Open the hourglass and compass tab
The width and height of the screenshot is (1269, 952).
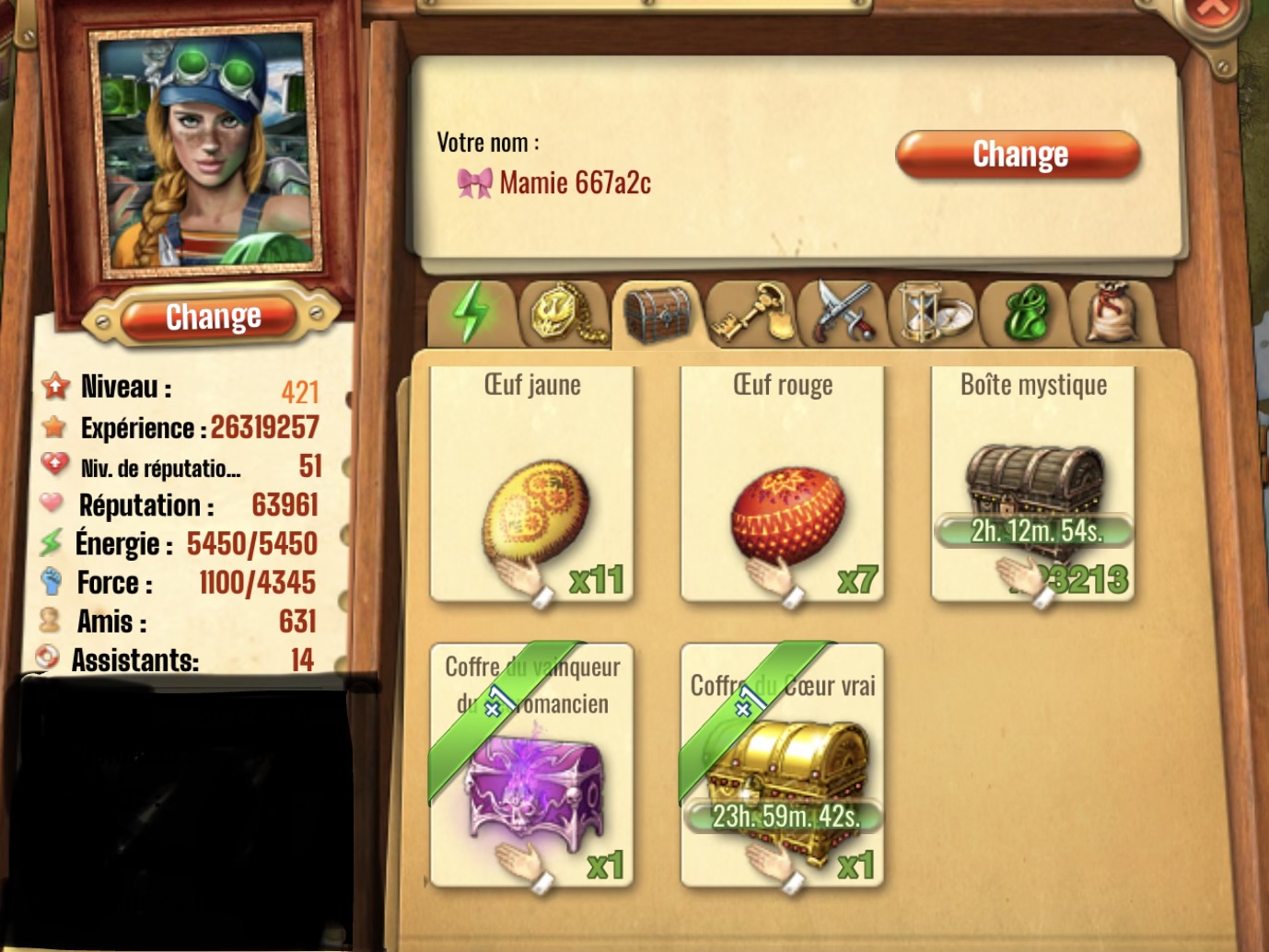pos(933,314)
